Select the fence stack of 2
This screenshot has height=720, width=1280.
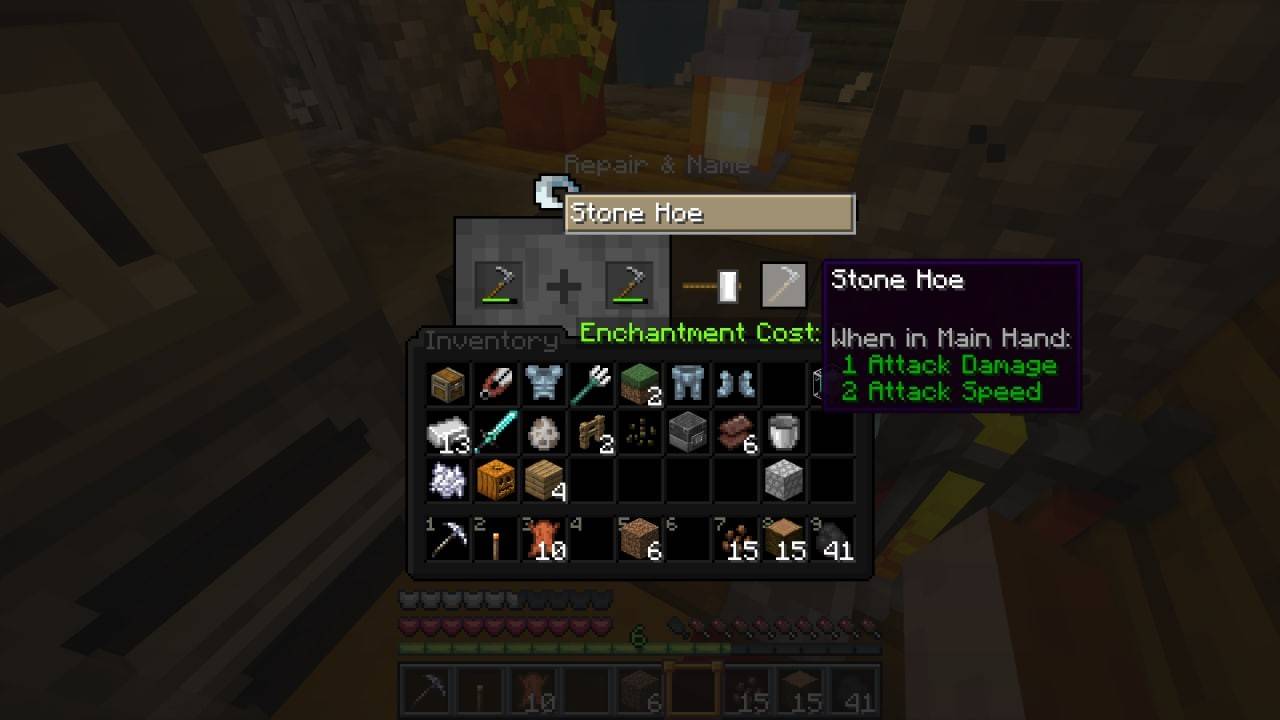pos(591,431)
